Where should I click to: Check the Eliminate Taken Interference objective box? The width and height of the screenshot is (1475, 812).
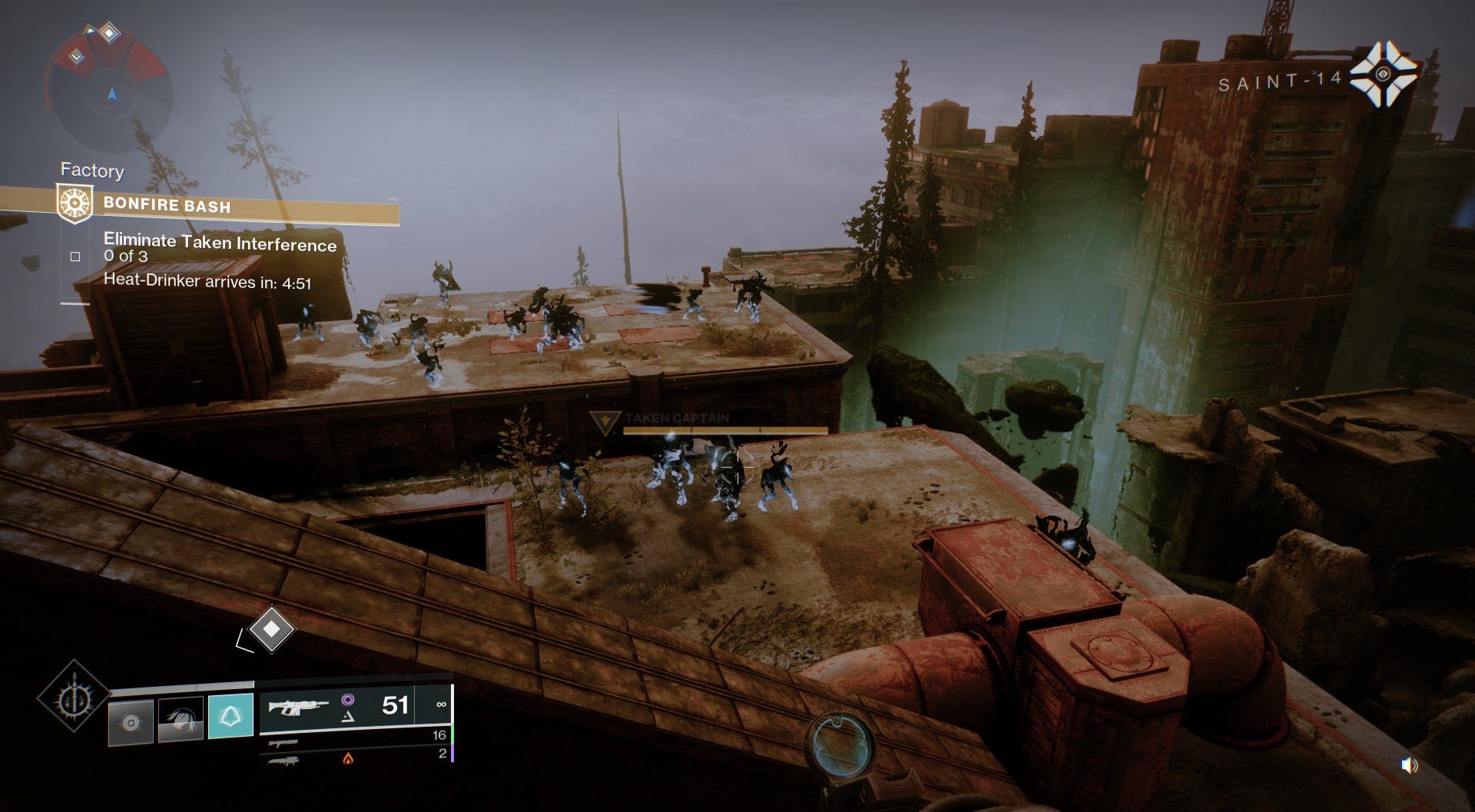[x=75, y=257]
